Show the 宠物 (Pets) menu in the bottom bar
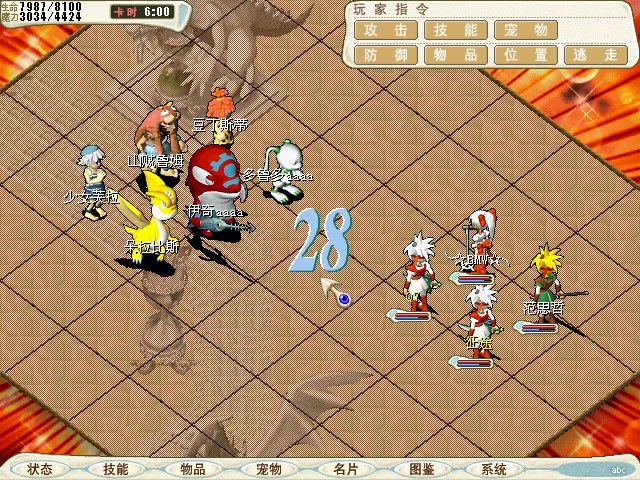This screenshot has height=480, width=640. click(x=269, y=469)
